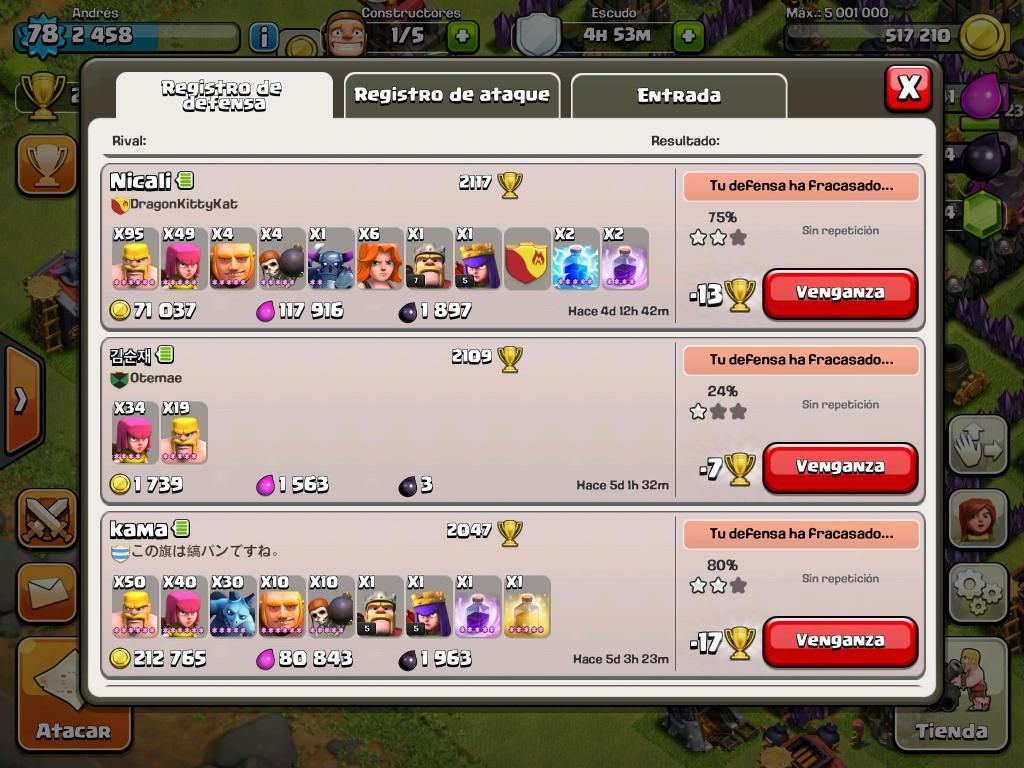Open kama's player name entry
This screenshot has height=768, width=1024.
click(139, 530)
